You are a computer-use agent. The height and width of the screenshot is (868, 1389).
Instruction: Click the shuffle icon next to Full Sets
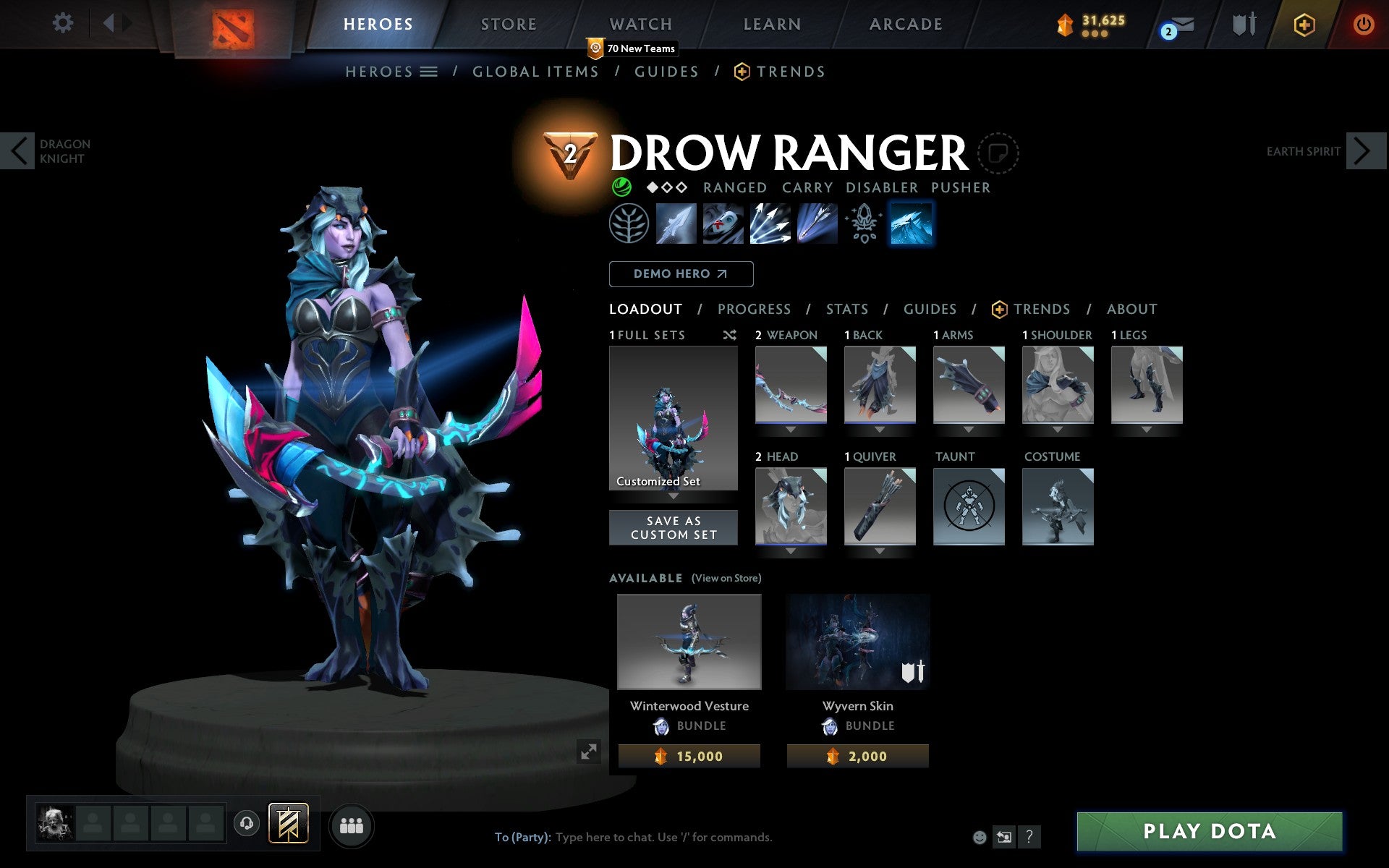[729, 335]
